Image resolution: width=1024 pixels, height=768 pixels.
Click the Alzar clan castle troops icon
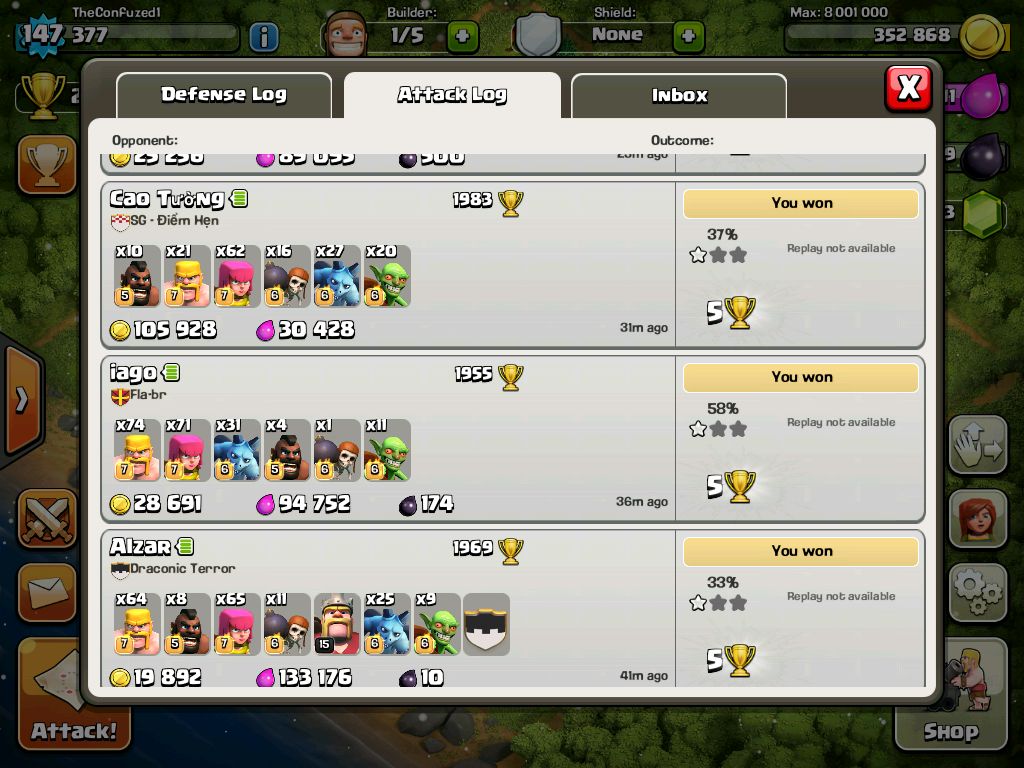coord(486,624)
